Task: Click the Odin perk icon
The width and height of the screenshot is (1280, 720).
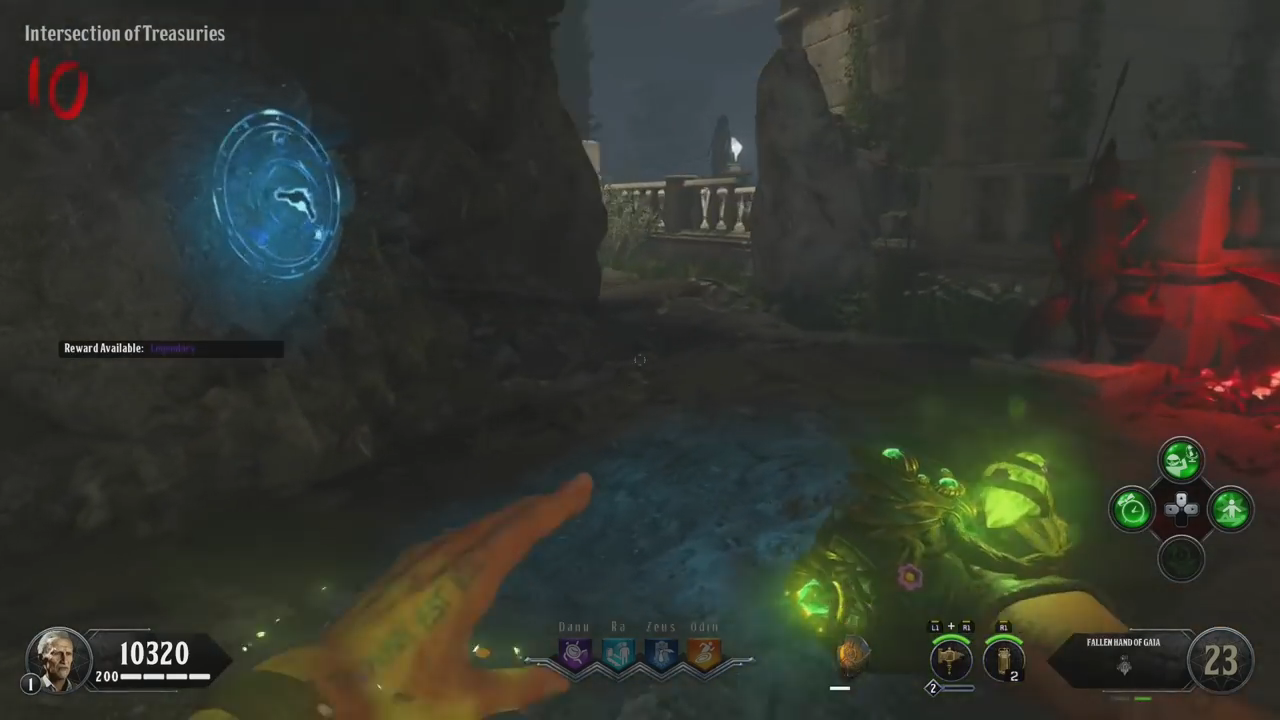Action: (x=703, y=654)
